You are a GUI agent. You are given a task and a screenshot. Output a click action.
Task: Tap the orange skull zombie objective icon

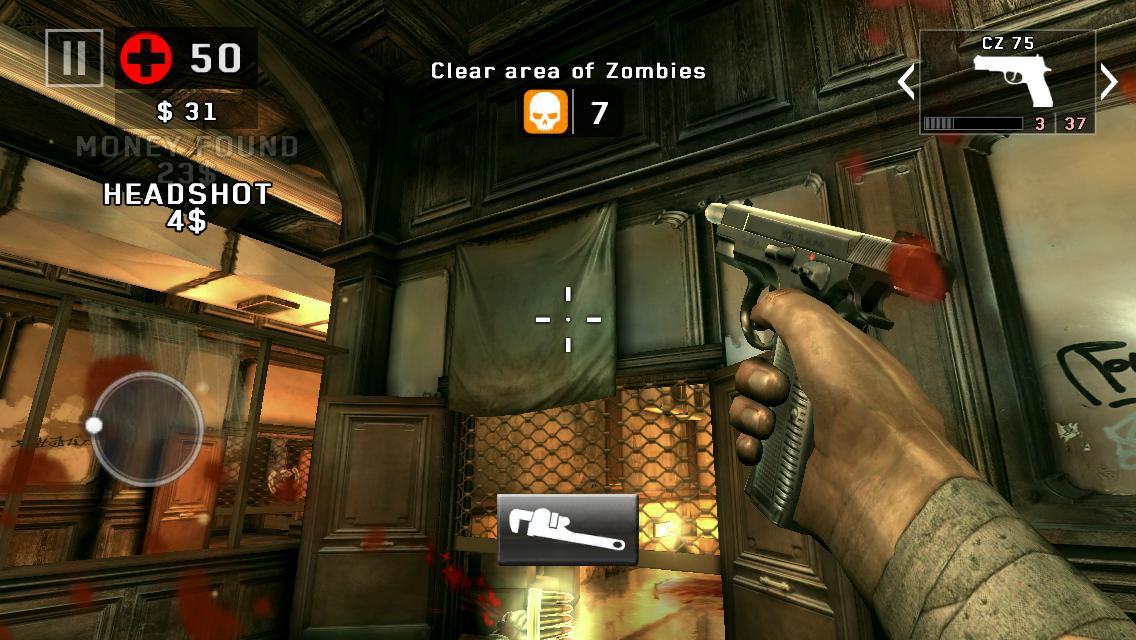(546, 112)
